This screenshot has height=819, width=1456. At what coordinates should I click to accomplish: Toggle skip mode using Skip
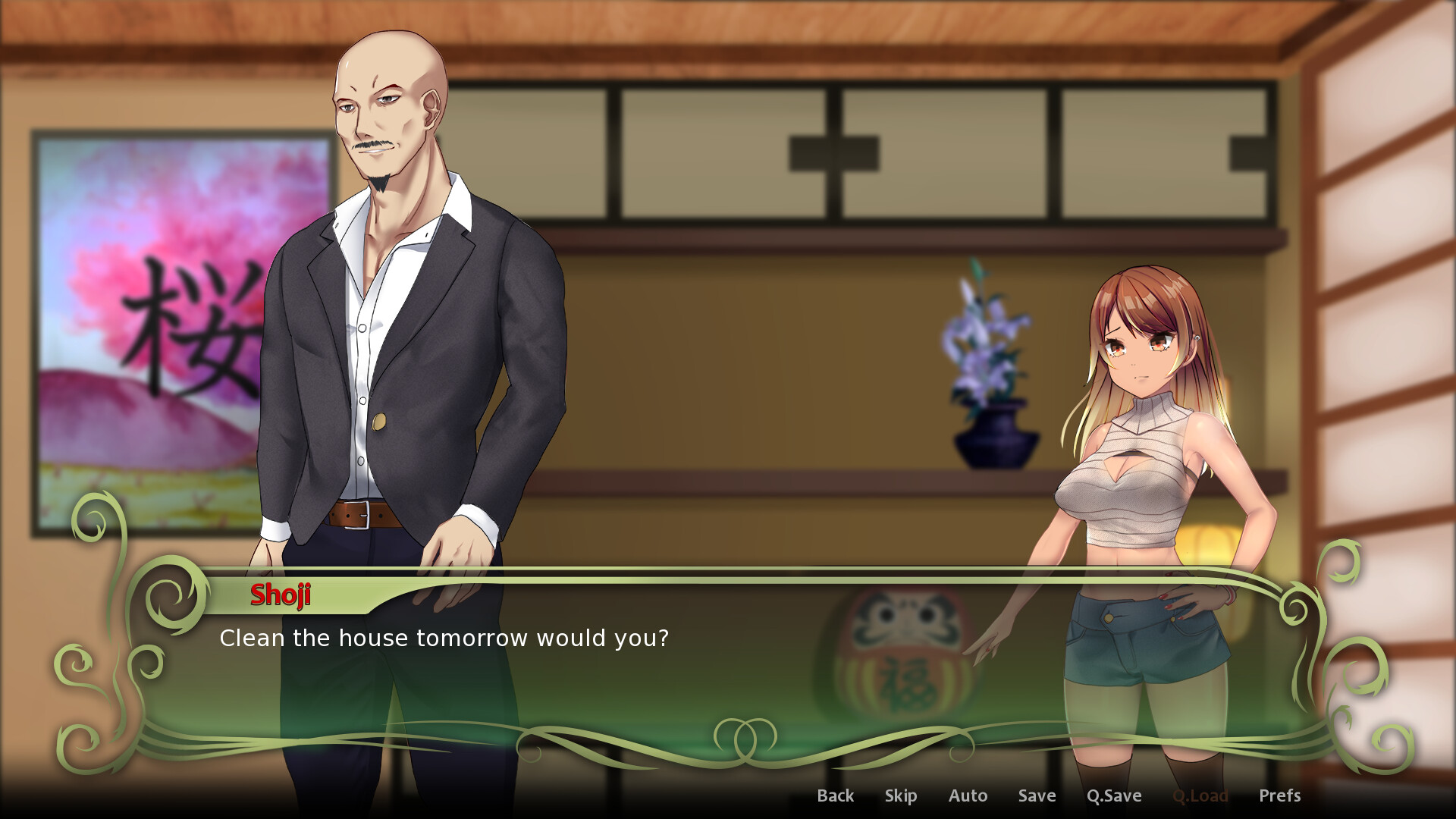point(901,795)
